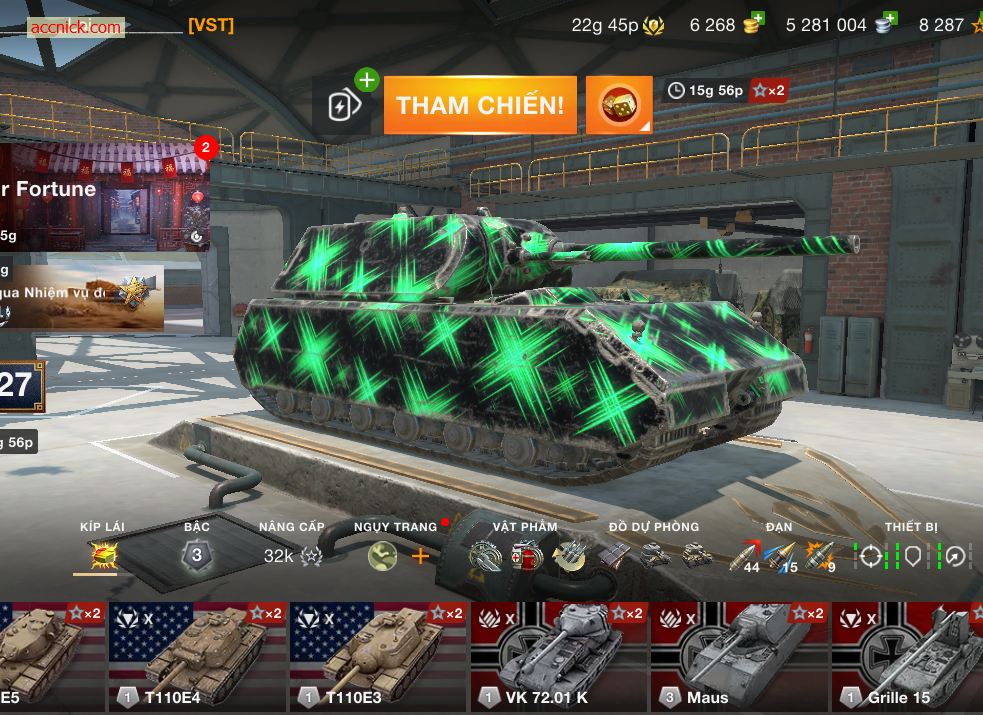983x715 pixels.
Task: Open the ammunition (ĐẠN) loadout
Action: pos(783,556)
